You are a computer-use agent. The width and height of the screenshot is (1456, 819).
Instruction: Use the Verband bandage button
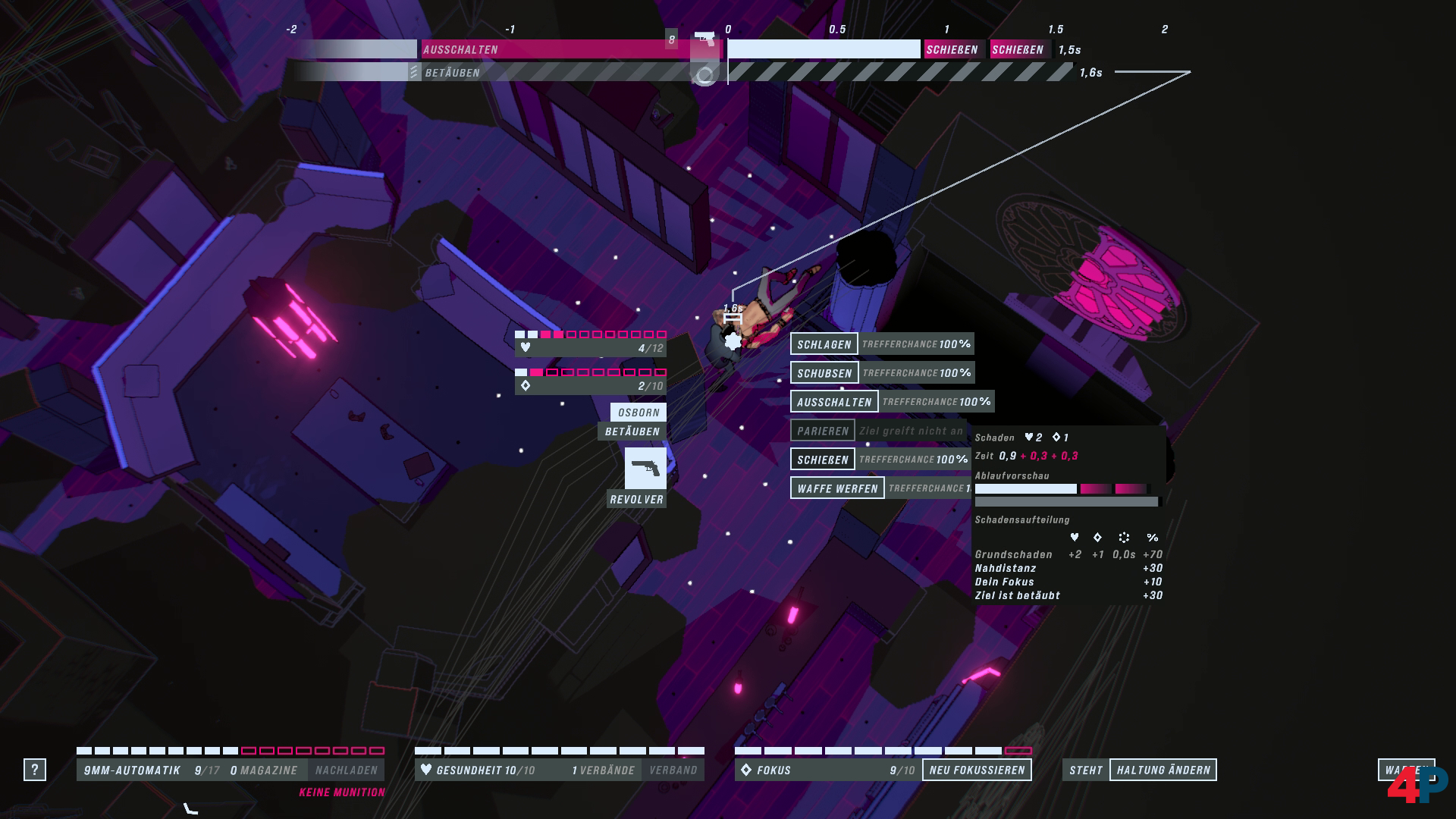pyautogui.click(x=673, y=770)
